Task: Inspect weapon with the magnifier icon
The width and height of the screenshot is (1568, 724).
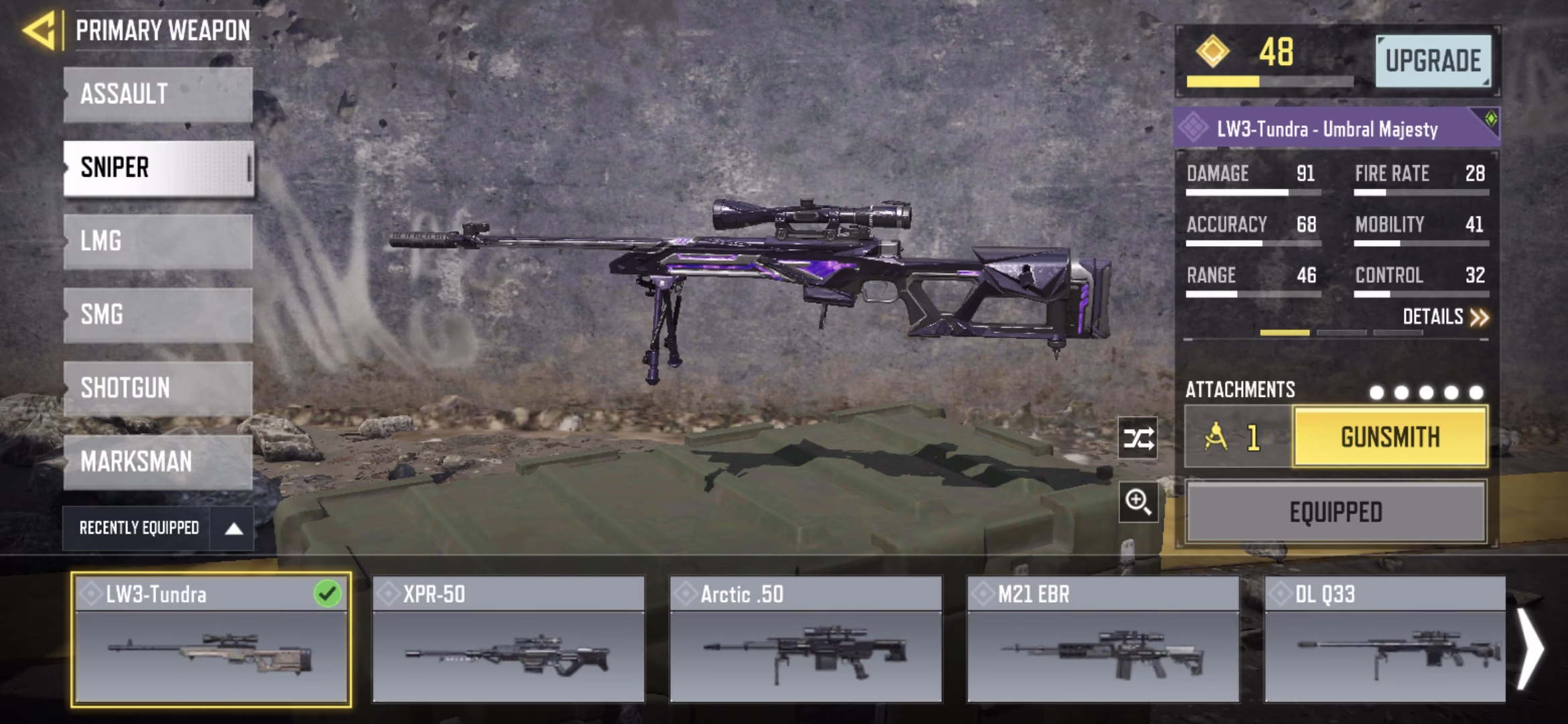Action: coord(1138,501)
